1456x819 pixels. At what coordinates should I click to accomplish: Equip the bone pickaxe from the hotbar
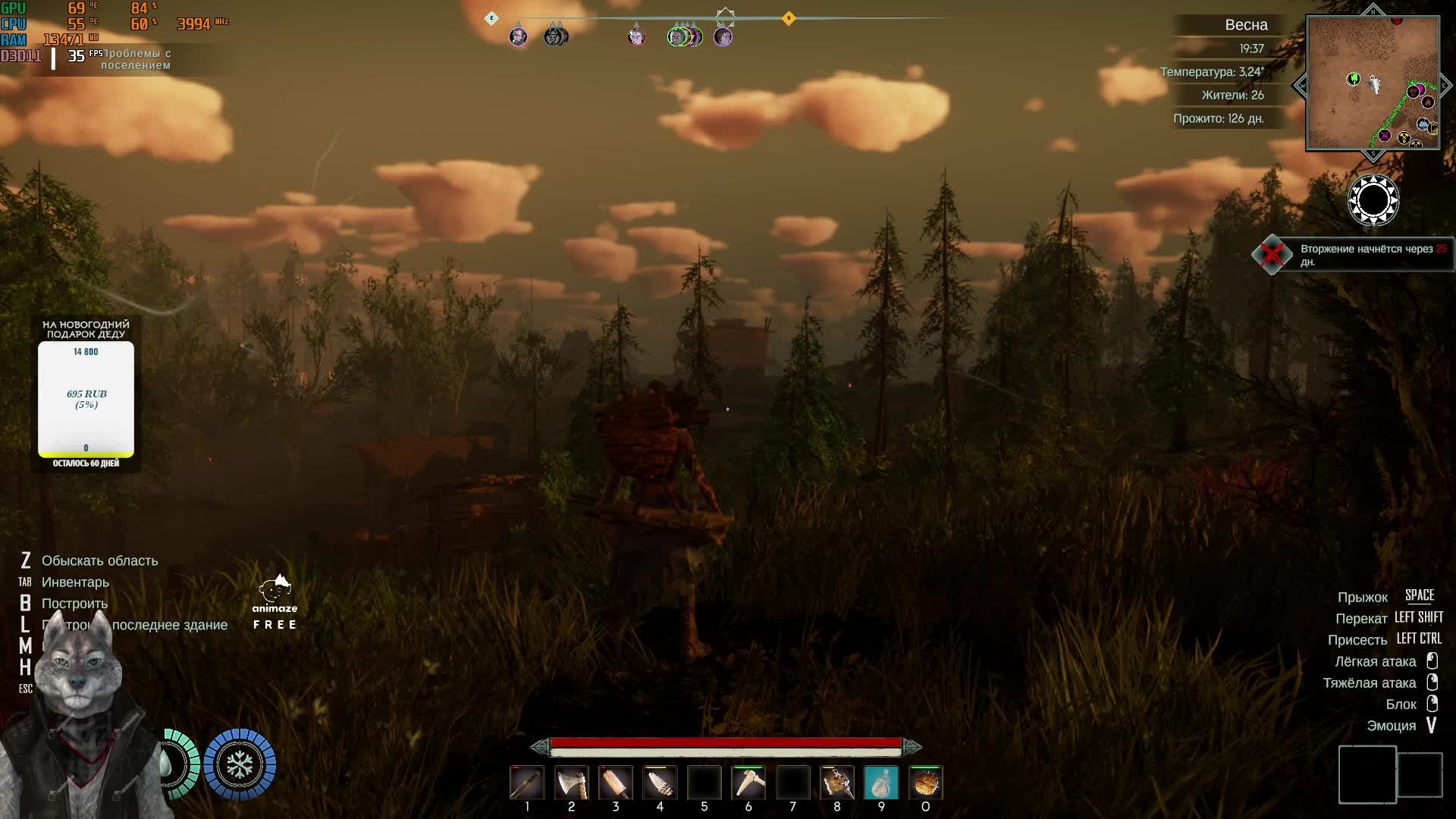pos(748,783)
